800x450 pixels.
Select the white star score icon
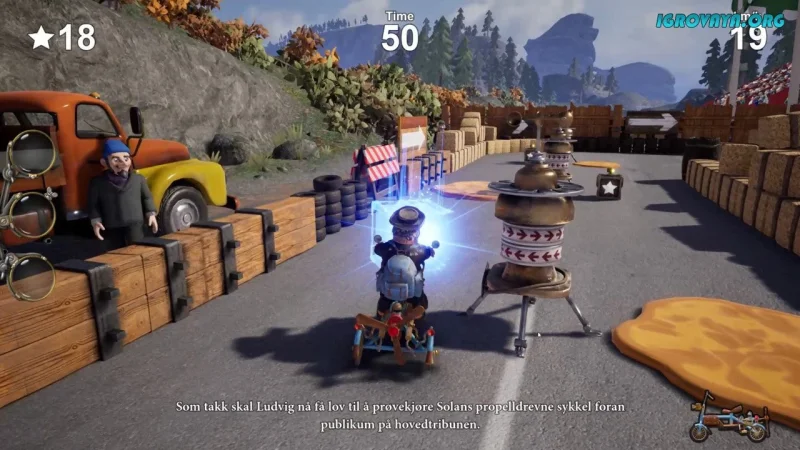point(41,38)
